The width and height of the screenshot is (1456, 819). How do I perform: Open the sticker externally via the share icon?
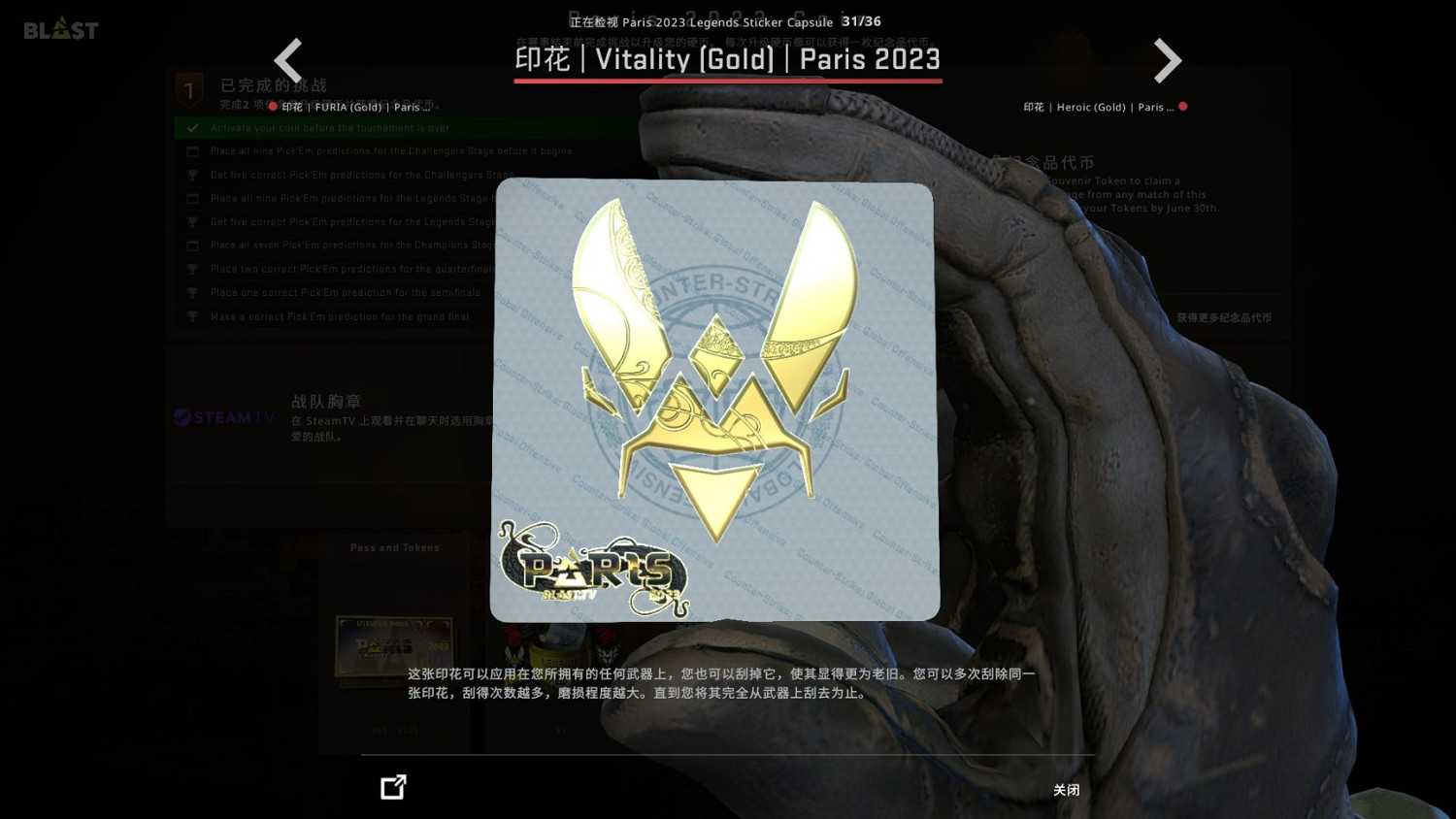tap(393, 787)
